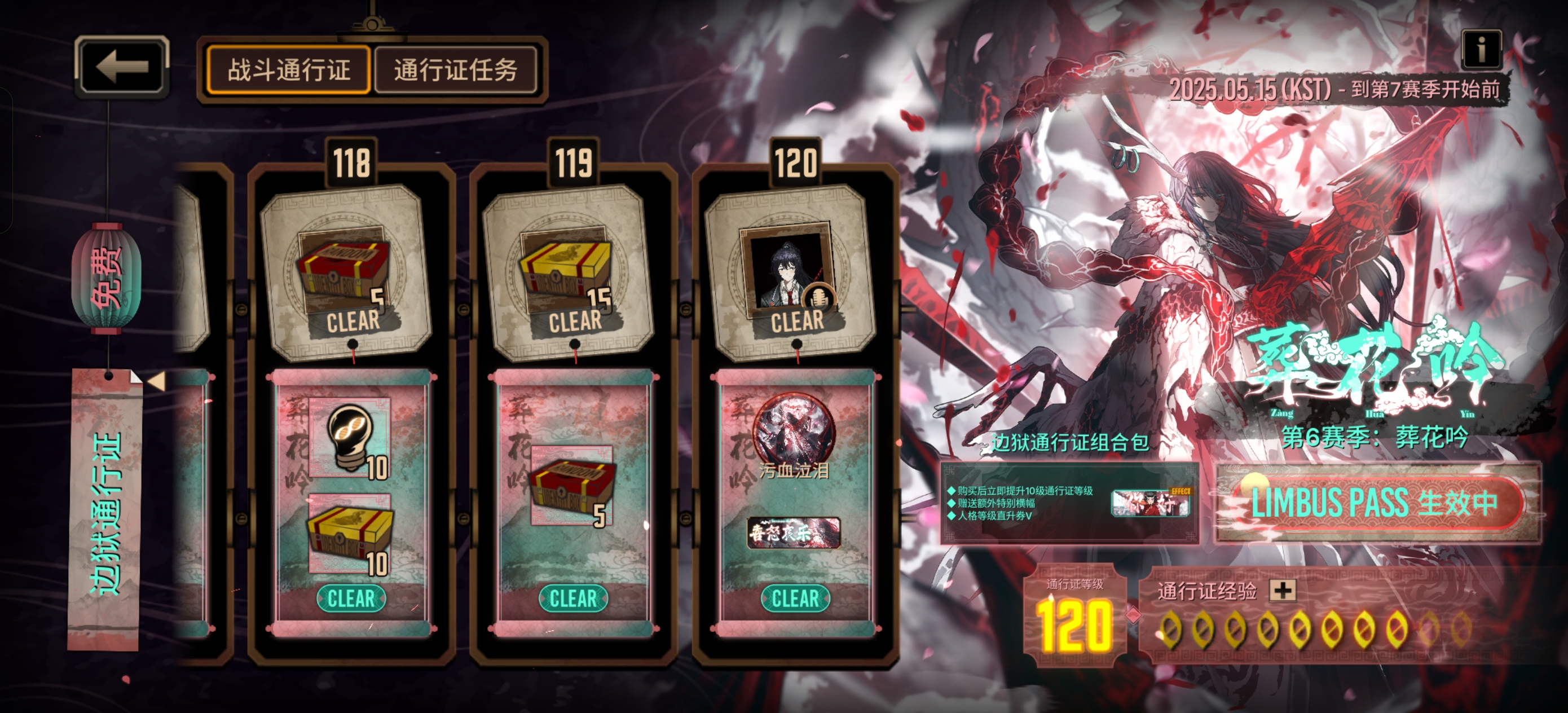
Task: Click the back arrow to exit the pass screen
Action: pos(122,68)
